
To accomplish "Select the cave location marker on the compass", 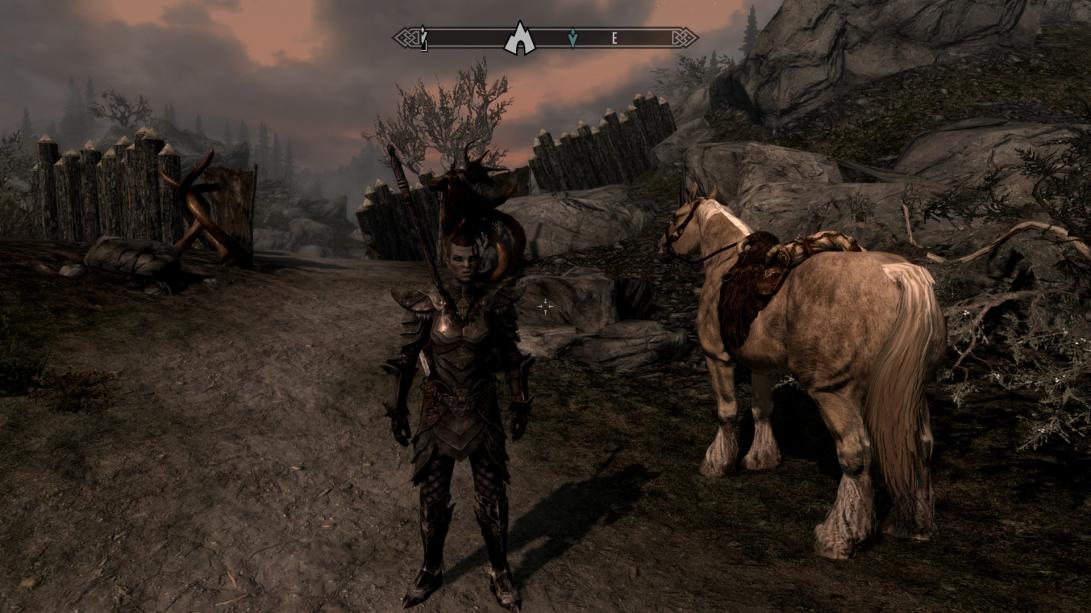I will [x=519, y=39].
